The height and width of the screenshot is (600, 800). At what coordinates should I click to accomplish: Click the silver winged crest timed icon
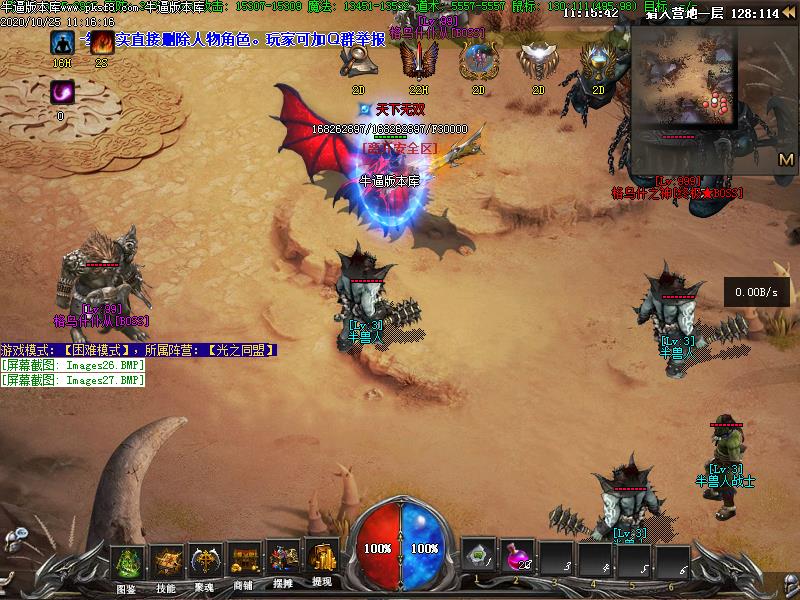tap(538, 62)
